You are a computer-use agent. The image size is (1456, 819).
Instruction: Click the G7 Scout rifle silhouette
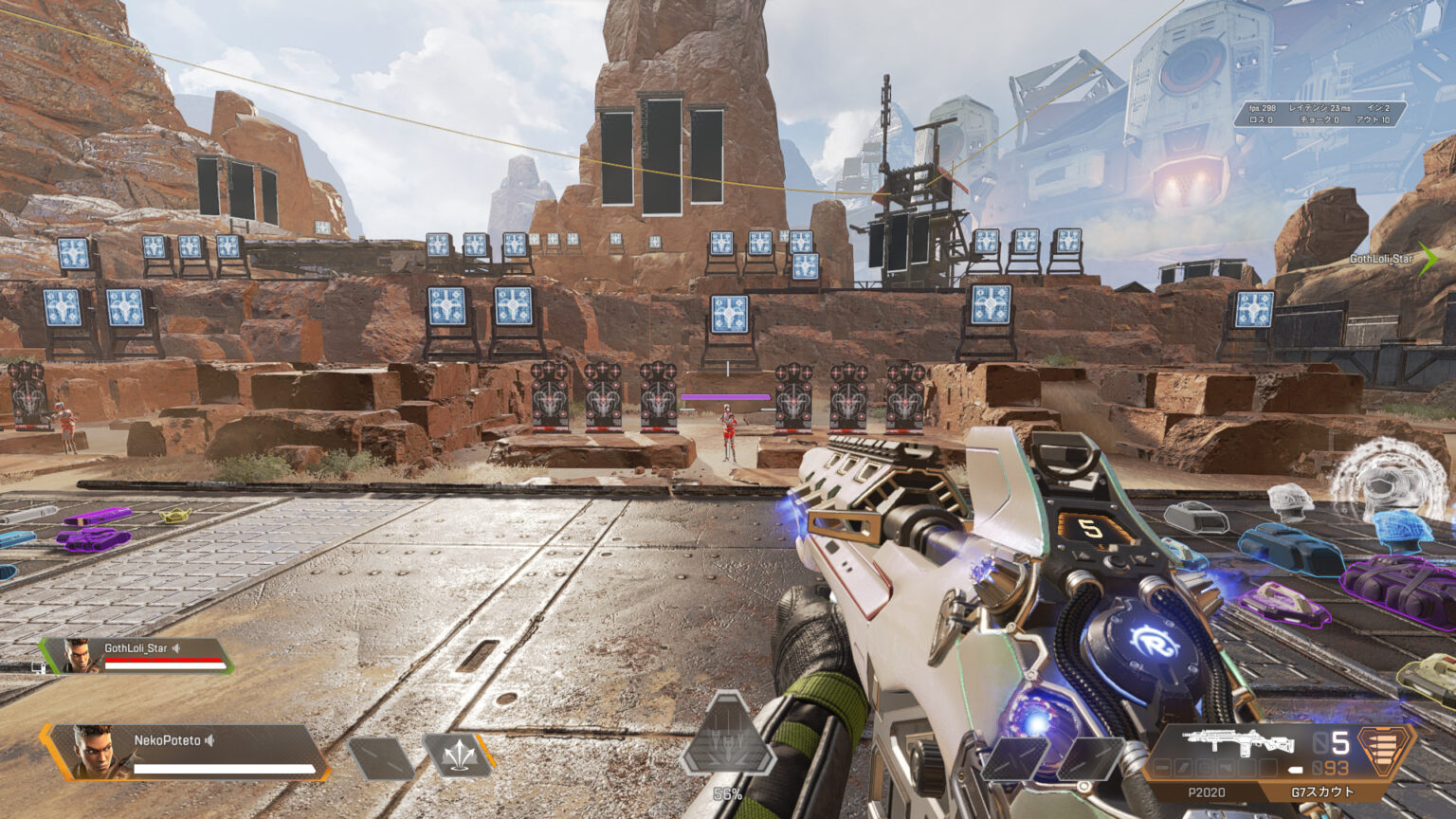click(x=1238, y=741)
